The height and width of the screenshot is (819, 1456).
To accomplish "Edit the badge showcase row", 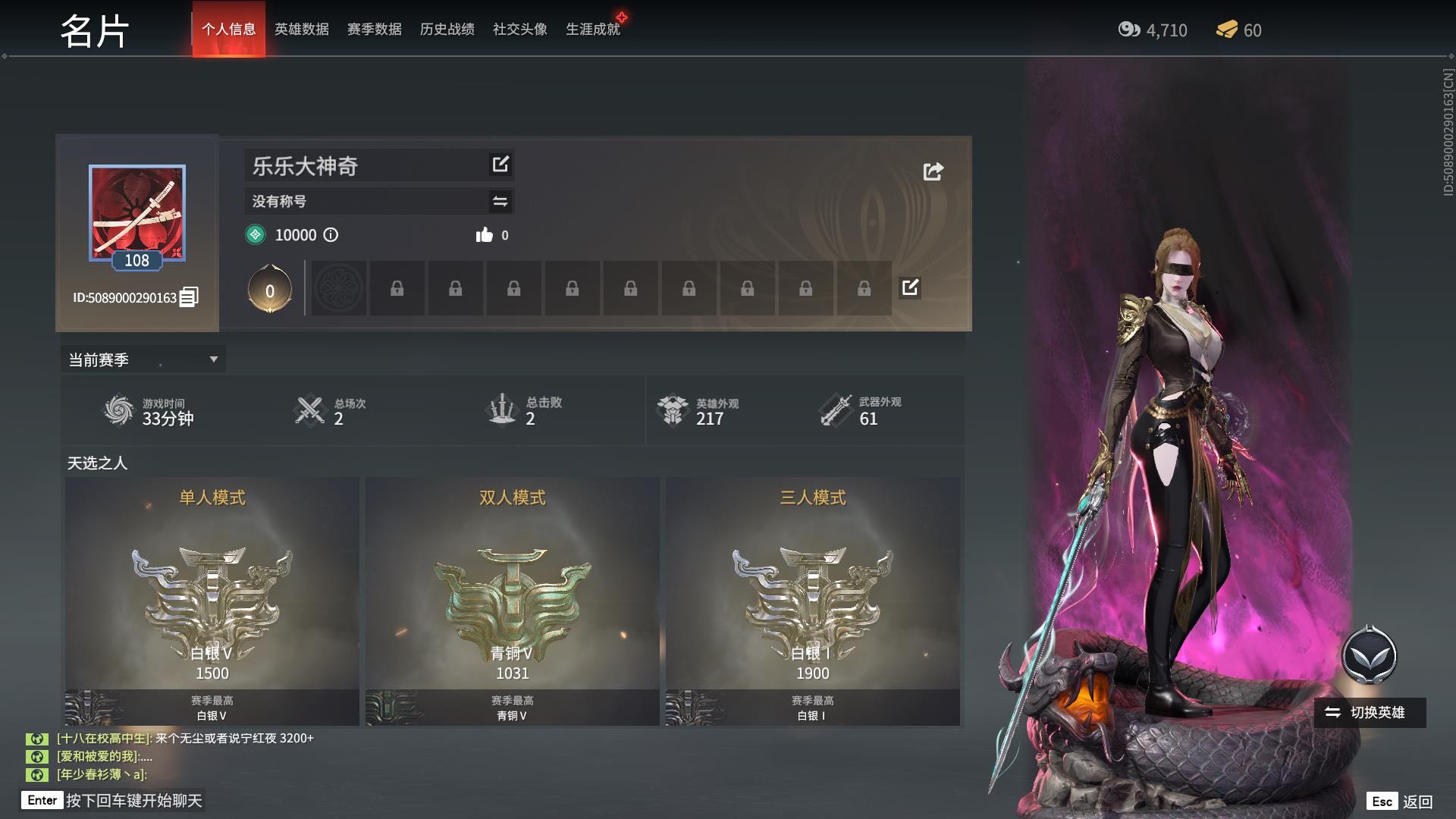I will pos(910,287).
